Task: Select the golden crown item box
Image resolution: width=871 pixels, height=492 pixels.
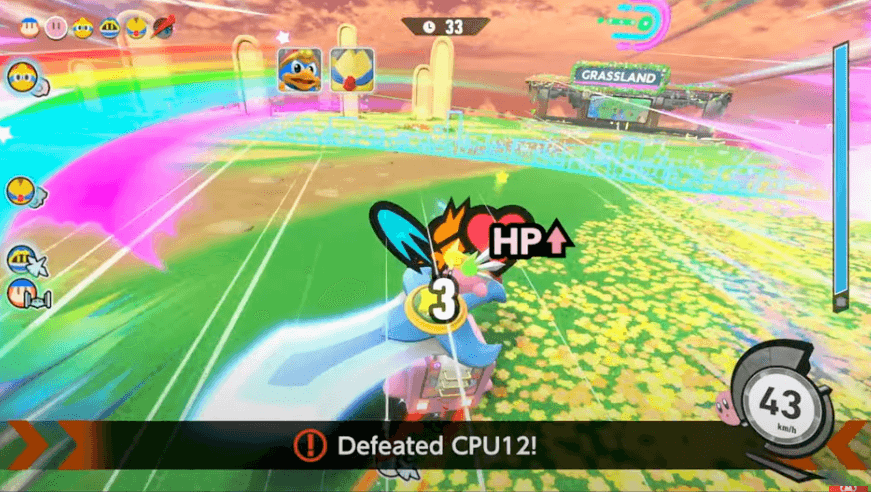Action: [352, 70]
